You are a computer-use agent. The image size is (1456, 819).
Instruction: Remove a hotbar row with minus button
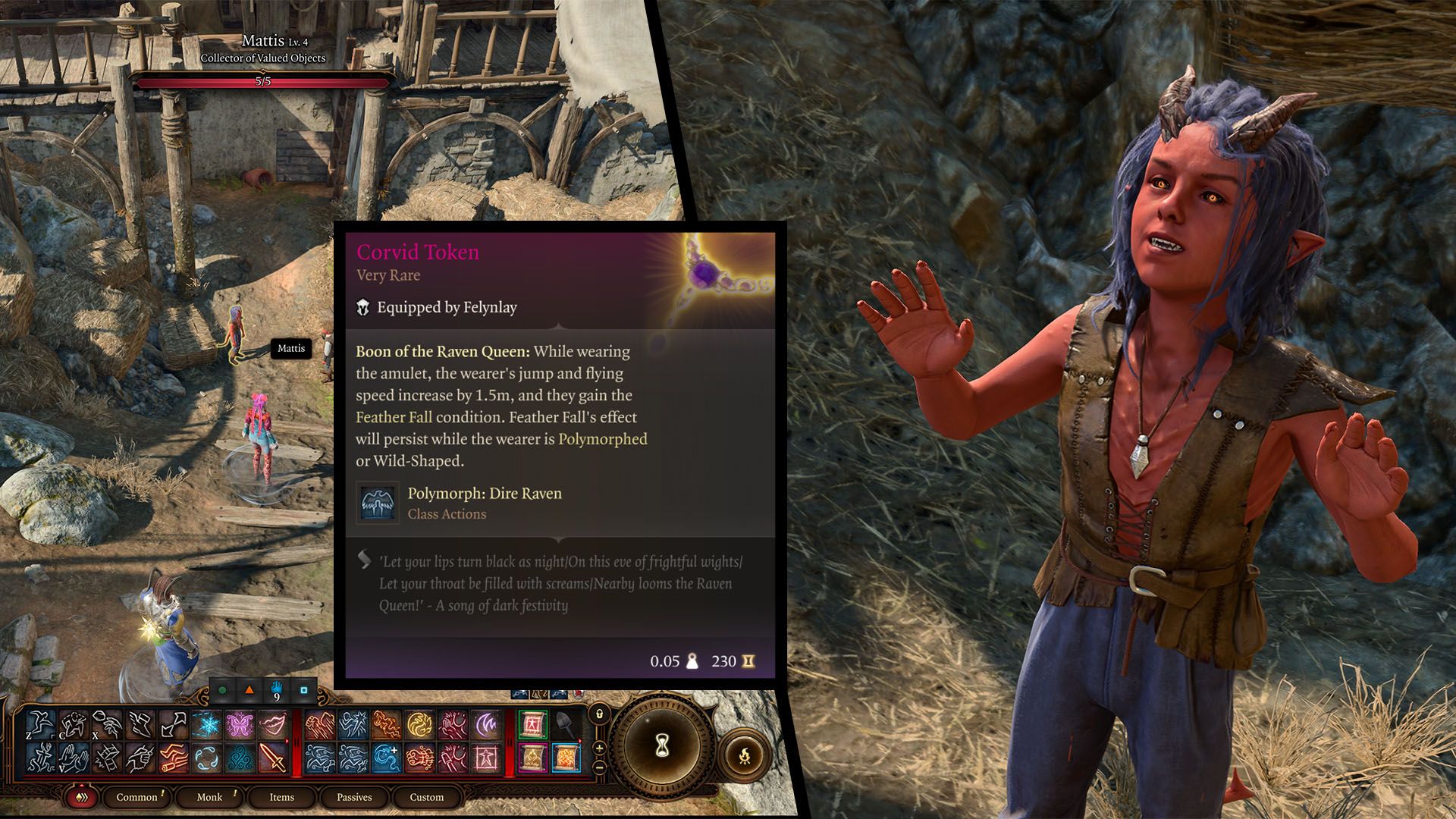(x=599, y=767)
